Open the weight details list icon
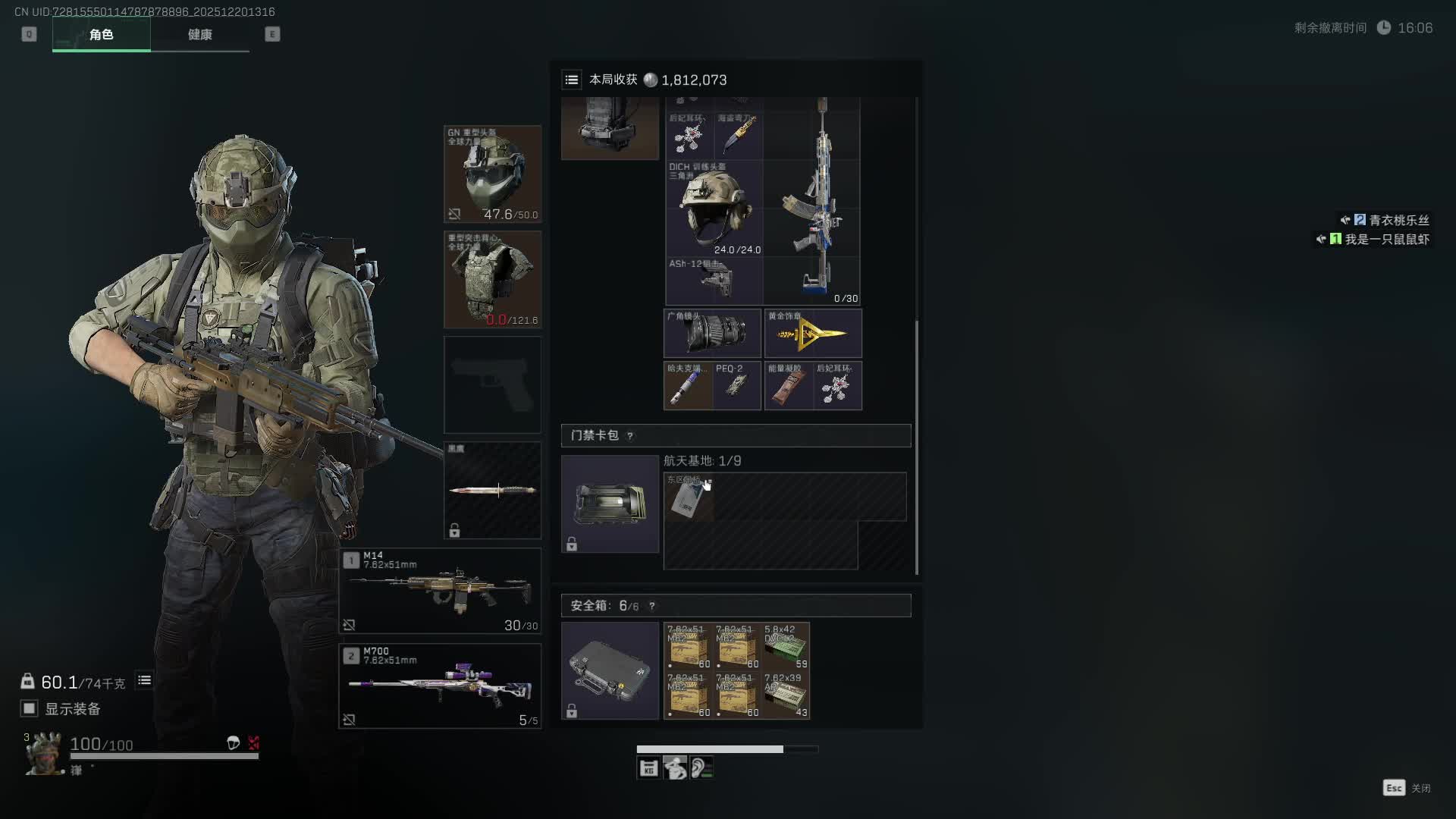 (144, 680)
